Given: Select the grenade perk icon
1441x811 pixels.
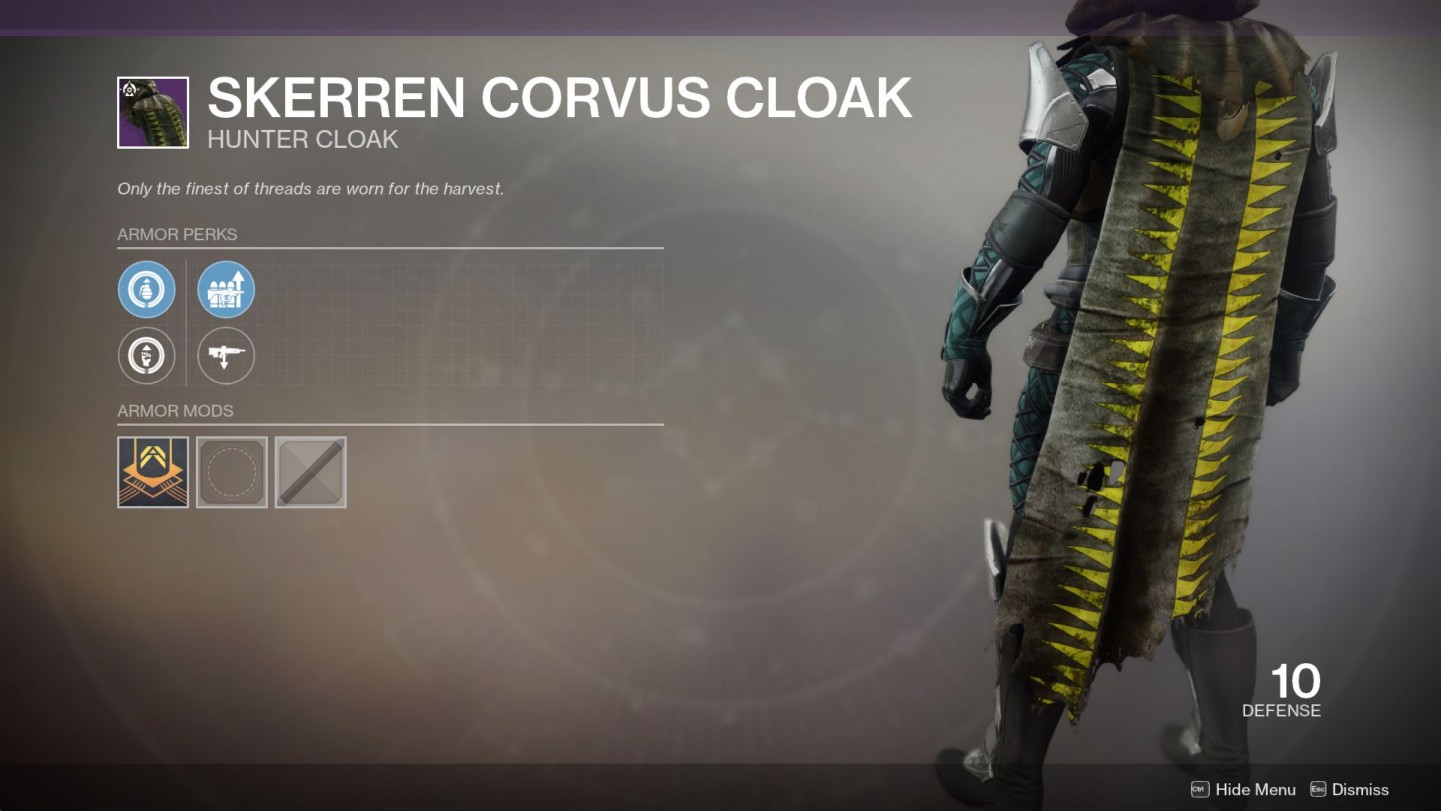Looking at the screenshot, I should (147, 290).
